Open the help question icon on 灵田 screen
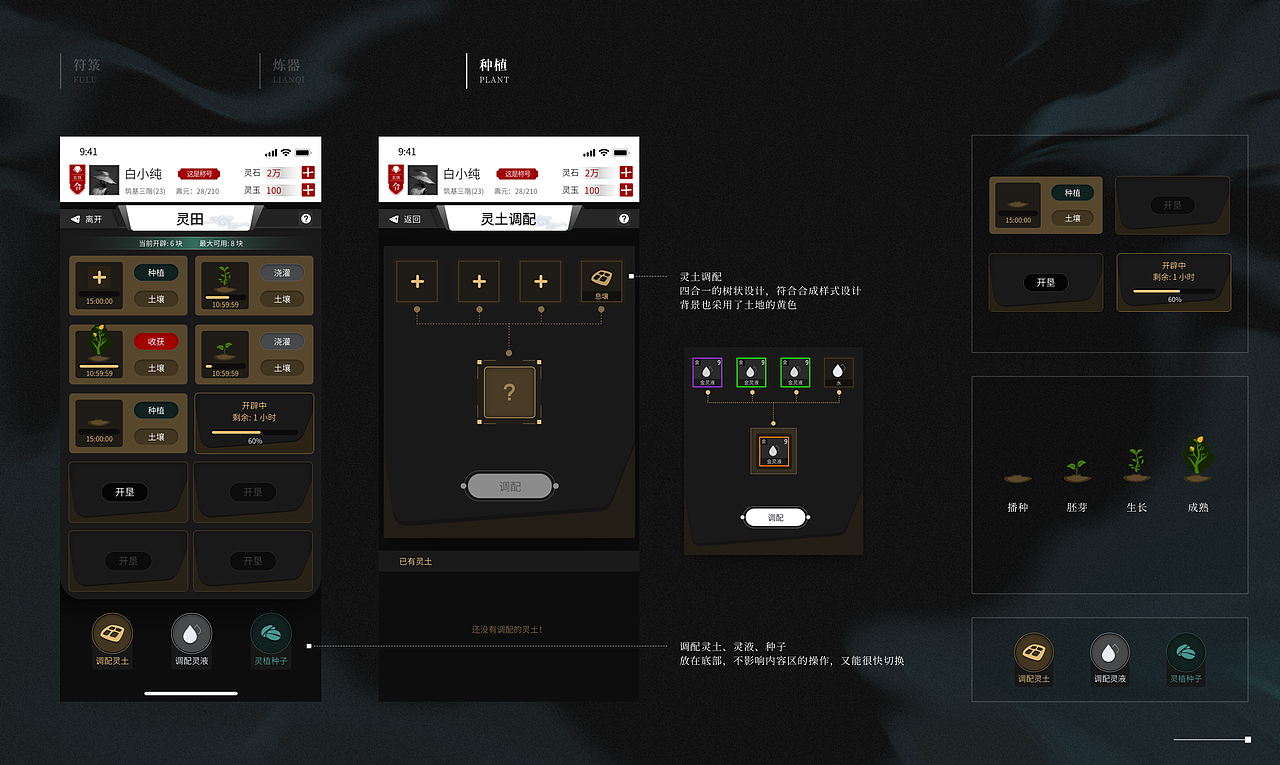Viewport: 1280px width, 765px height. click(x=306, y=218)
